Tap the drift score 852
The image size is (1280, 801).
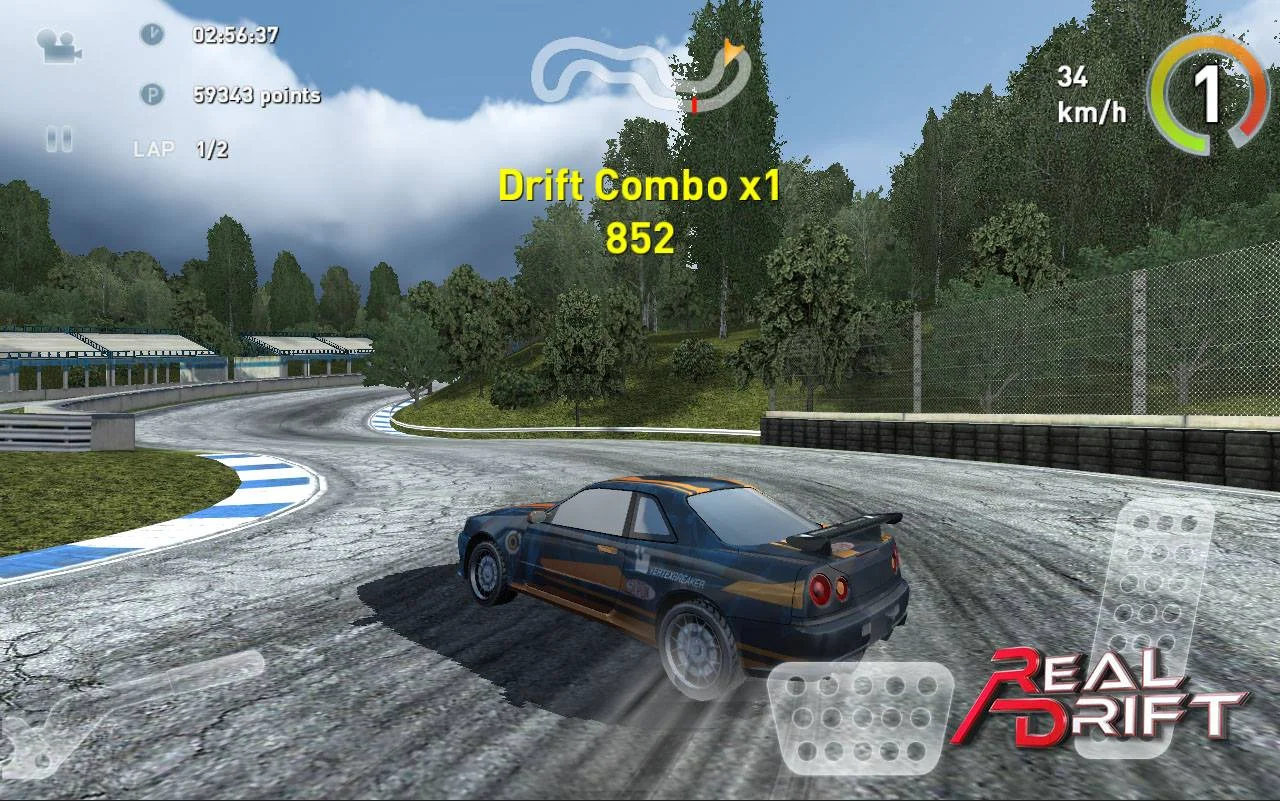click(x=641, y=238)
